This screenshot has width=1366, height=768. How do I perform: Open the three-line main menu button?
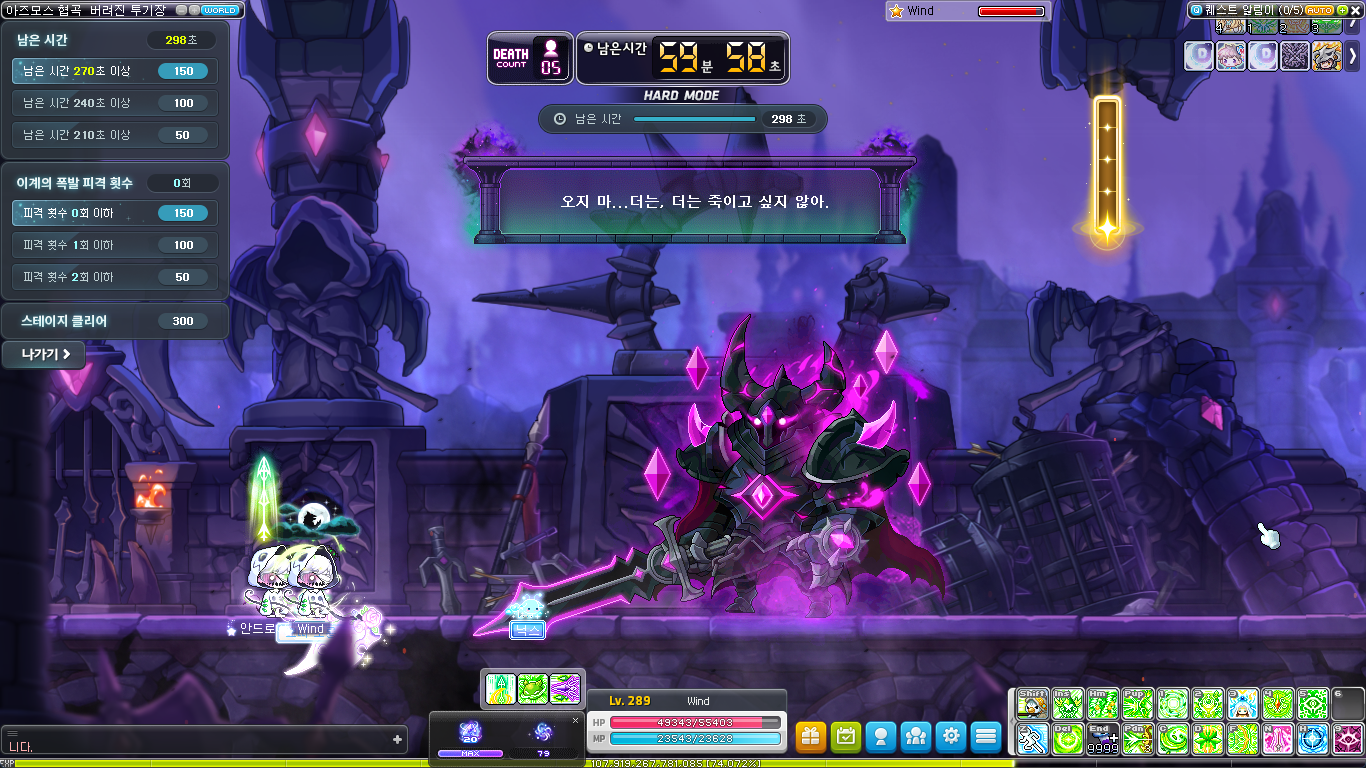[x=986, y=737]
